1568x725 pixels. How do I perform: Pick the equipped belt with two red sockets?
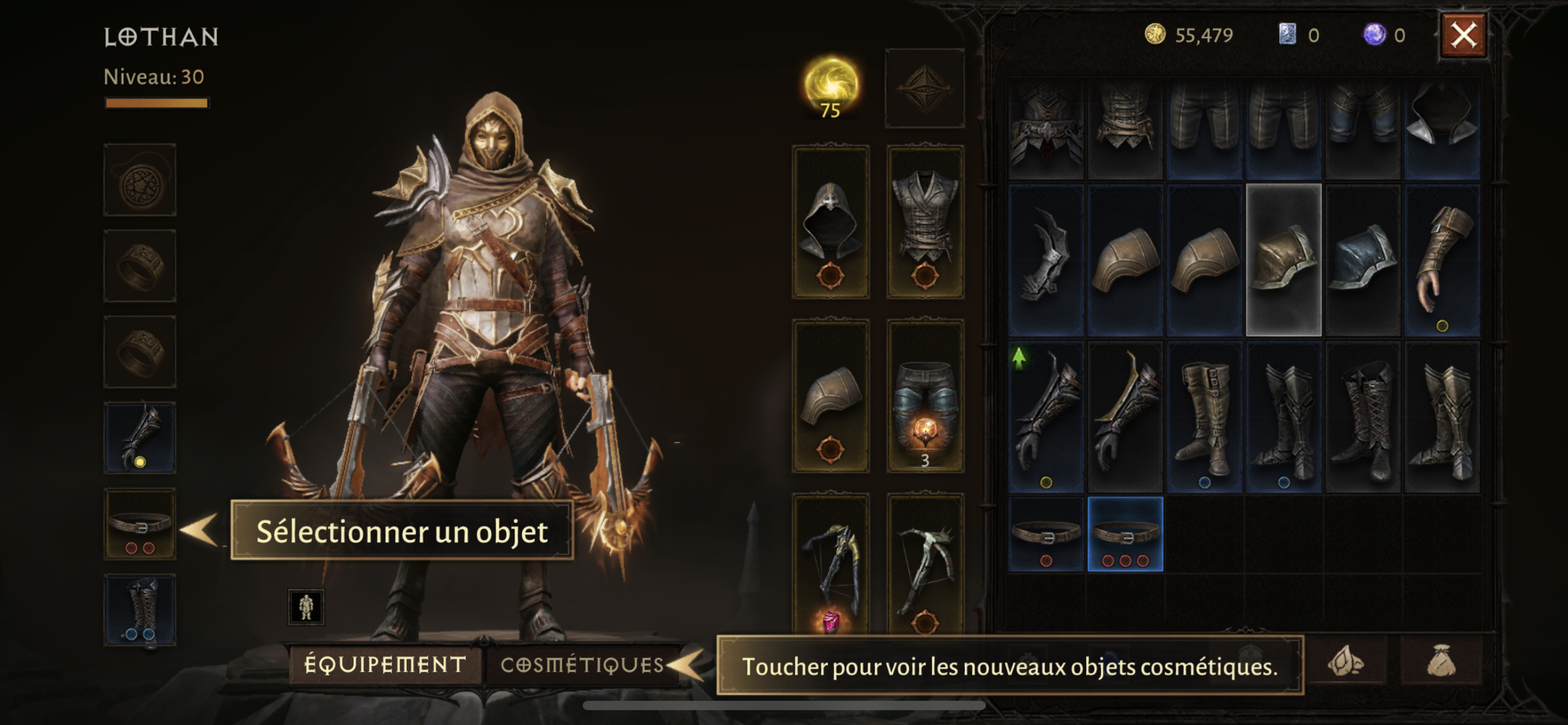[x=140, y=525]
